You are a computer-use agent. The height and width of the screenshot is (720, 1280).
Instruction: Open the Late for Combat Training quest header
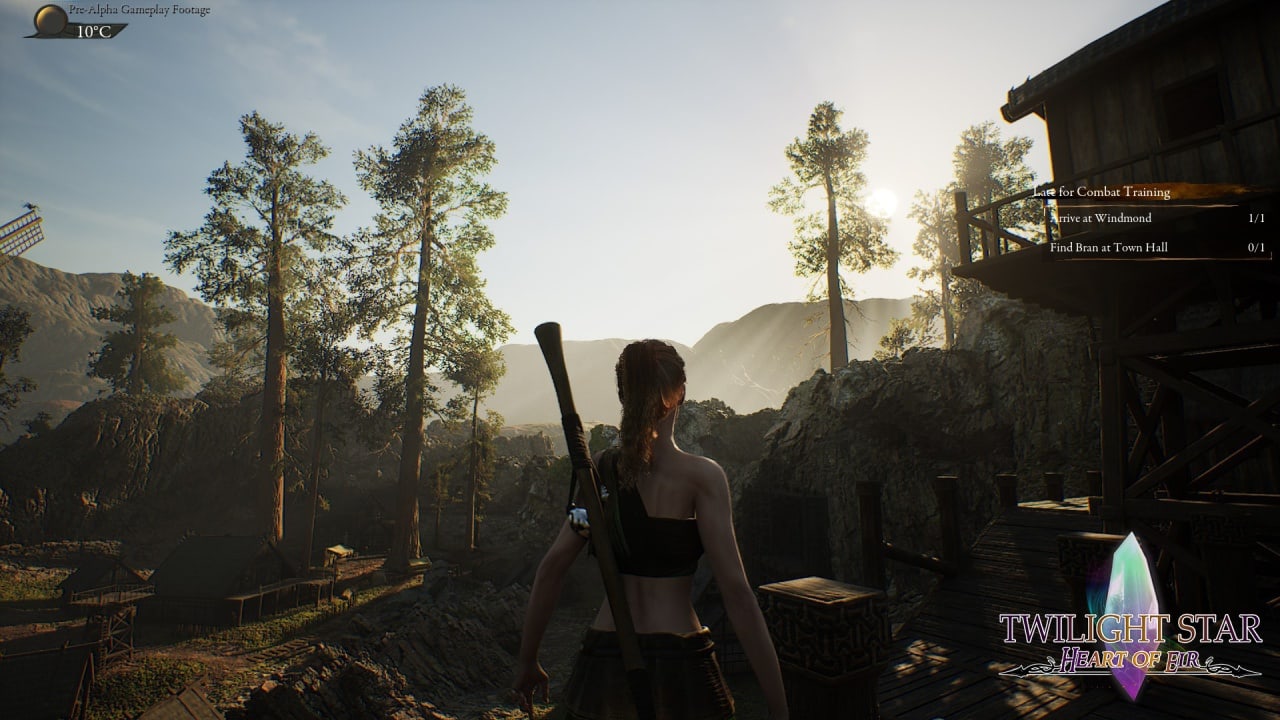point(1102,191)
